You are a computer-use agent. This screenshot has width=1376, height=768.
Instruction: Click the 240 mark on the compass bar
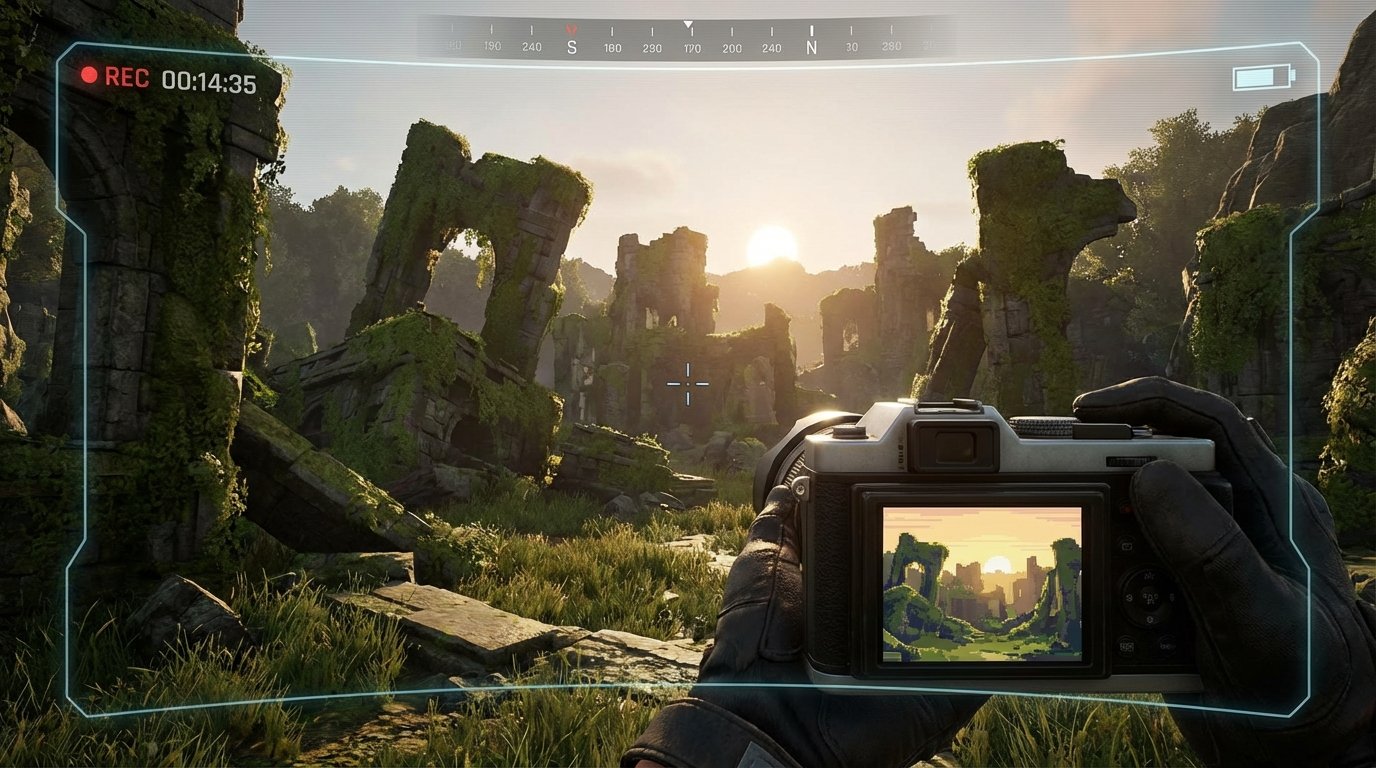pos(531,45)
